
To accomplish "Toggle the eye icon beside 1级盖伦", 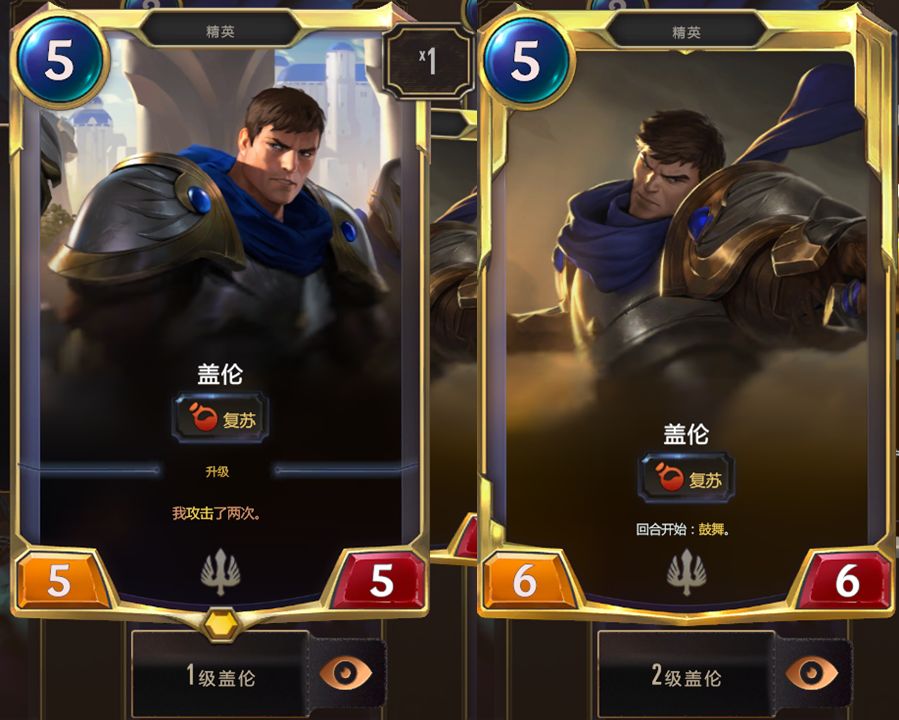I will pos(346,674).
